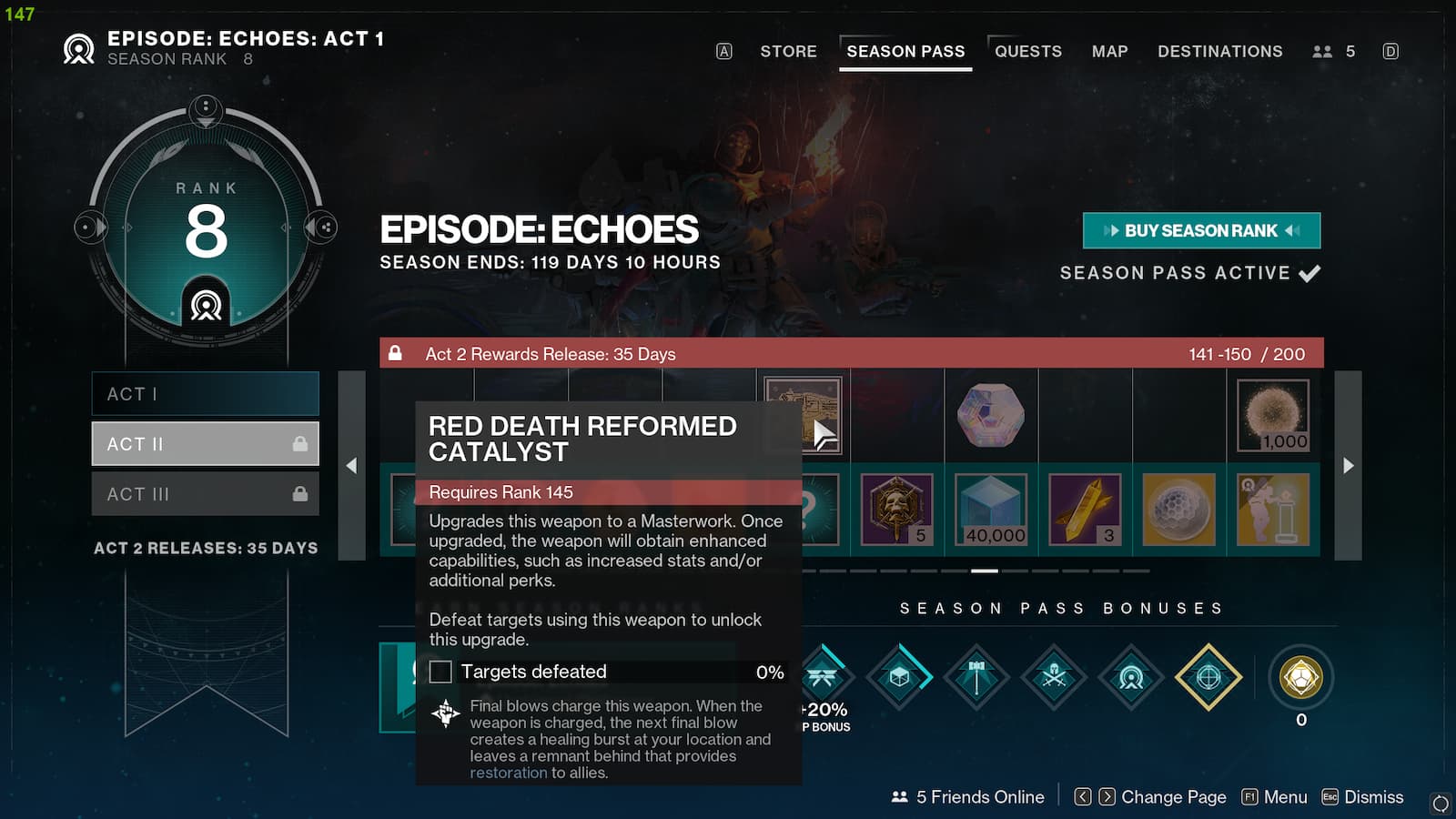Image resolution: width=1456 pixels, height=819 pixels.
Task: Click the 5 Friends Online status entry
Action: point(966,796)
